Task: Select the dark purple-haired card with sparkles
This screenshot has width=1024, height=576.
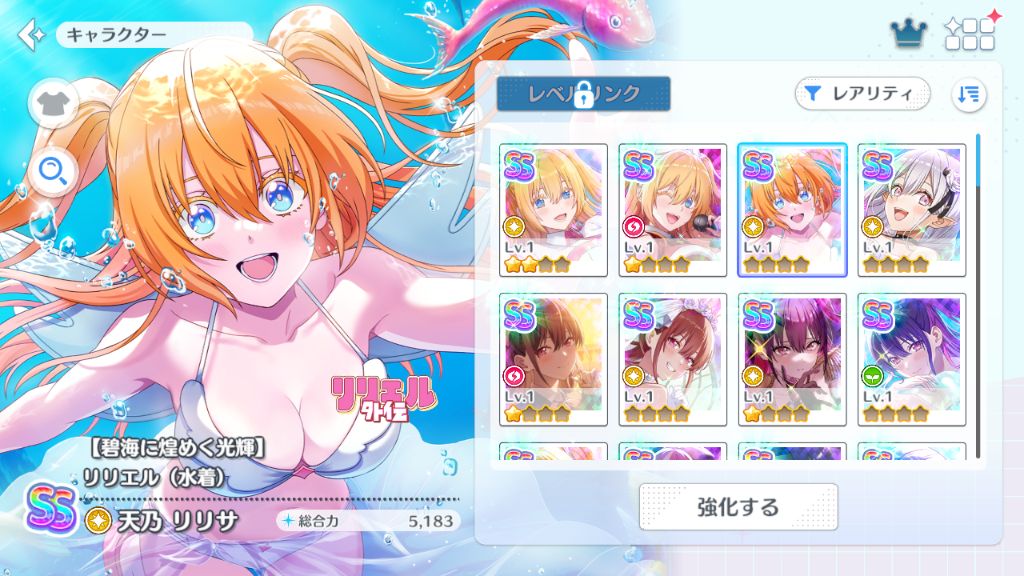Action: pos(792,360)
